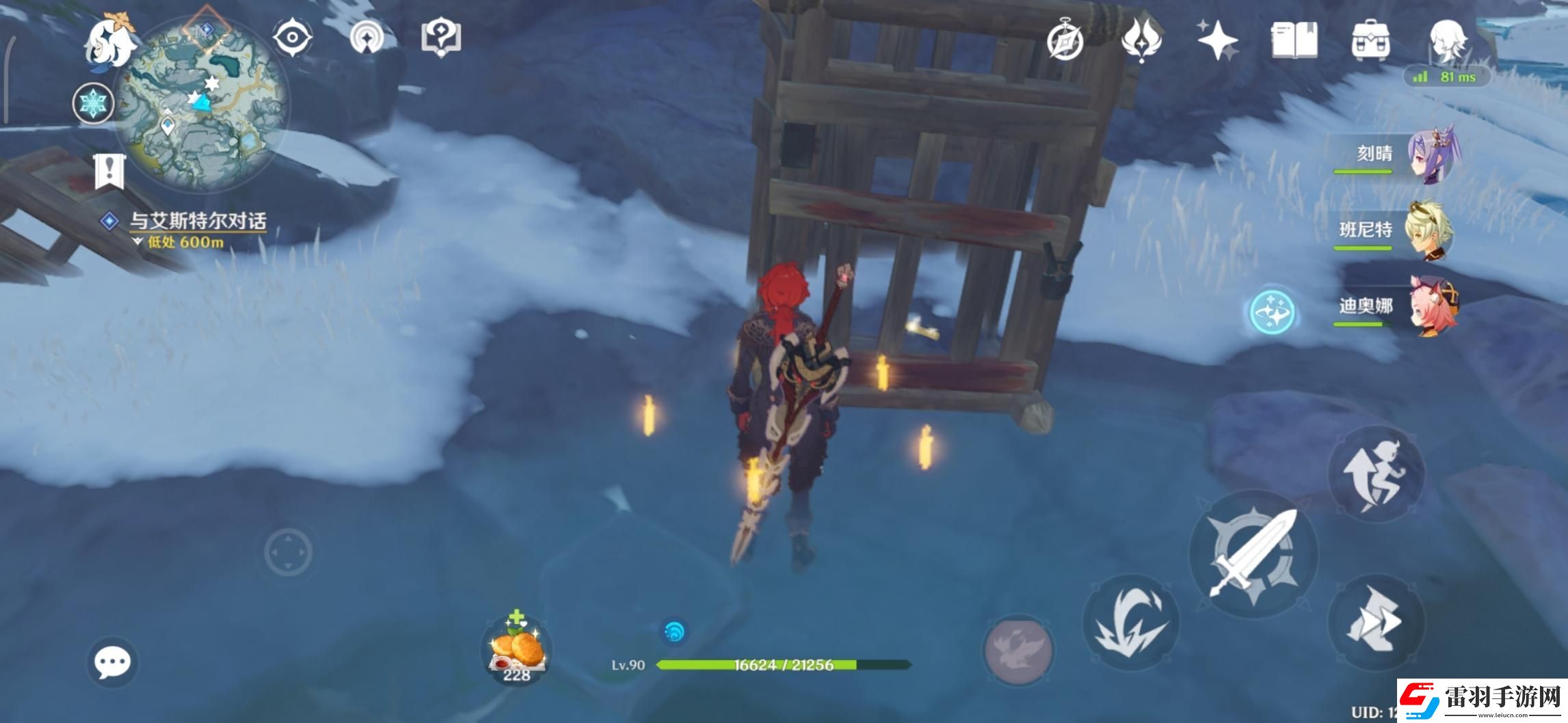Open the character screen portrait icon
The height and width of the screenshot is (723, 1568).
coord(1447,40)
